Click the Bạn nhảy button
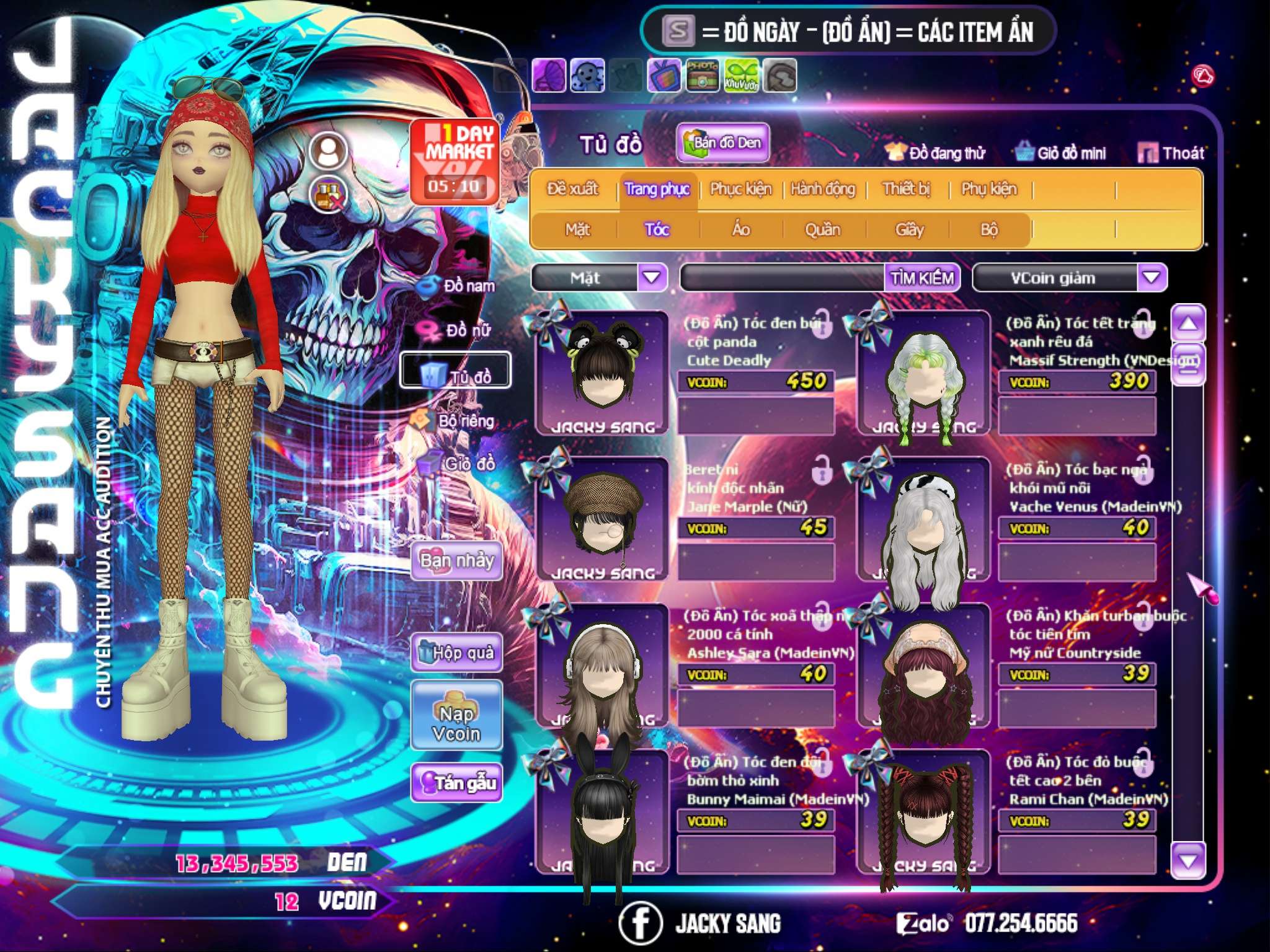The image size is (1270, 952). coord(456,561)
